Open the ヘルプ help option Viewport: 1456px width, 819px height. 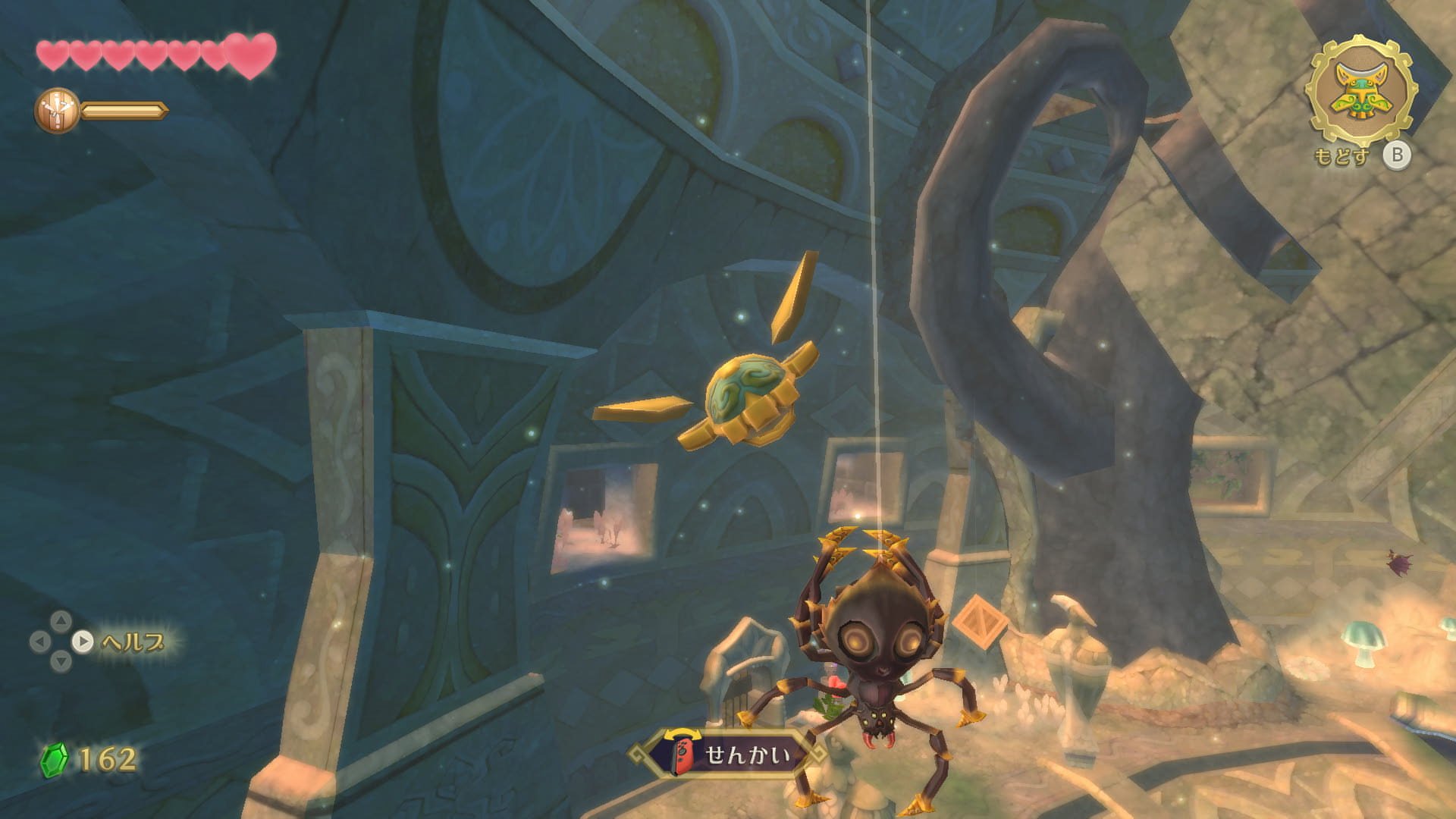tap(131, 642)
